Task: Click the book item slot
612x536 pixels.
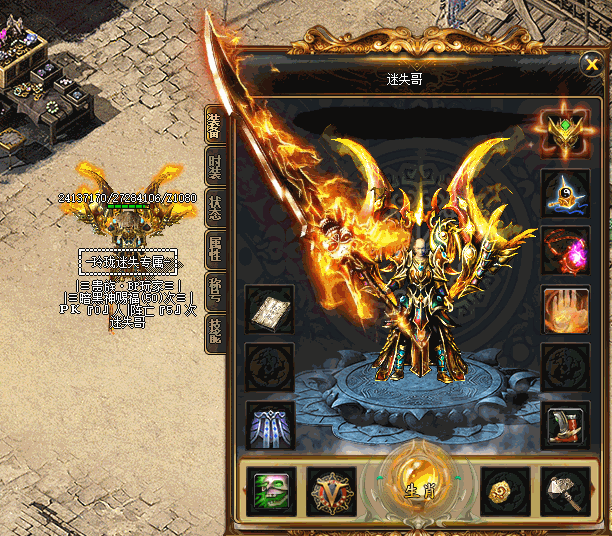Action: click(x=270, y=310)
